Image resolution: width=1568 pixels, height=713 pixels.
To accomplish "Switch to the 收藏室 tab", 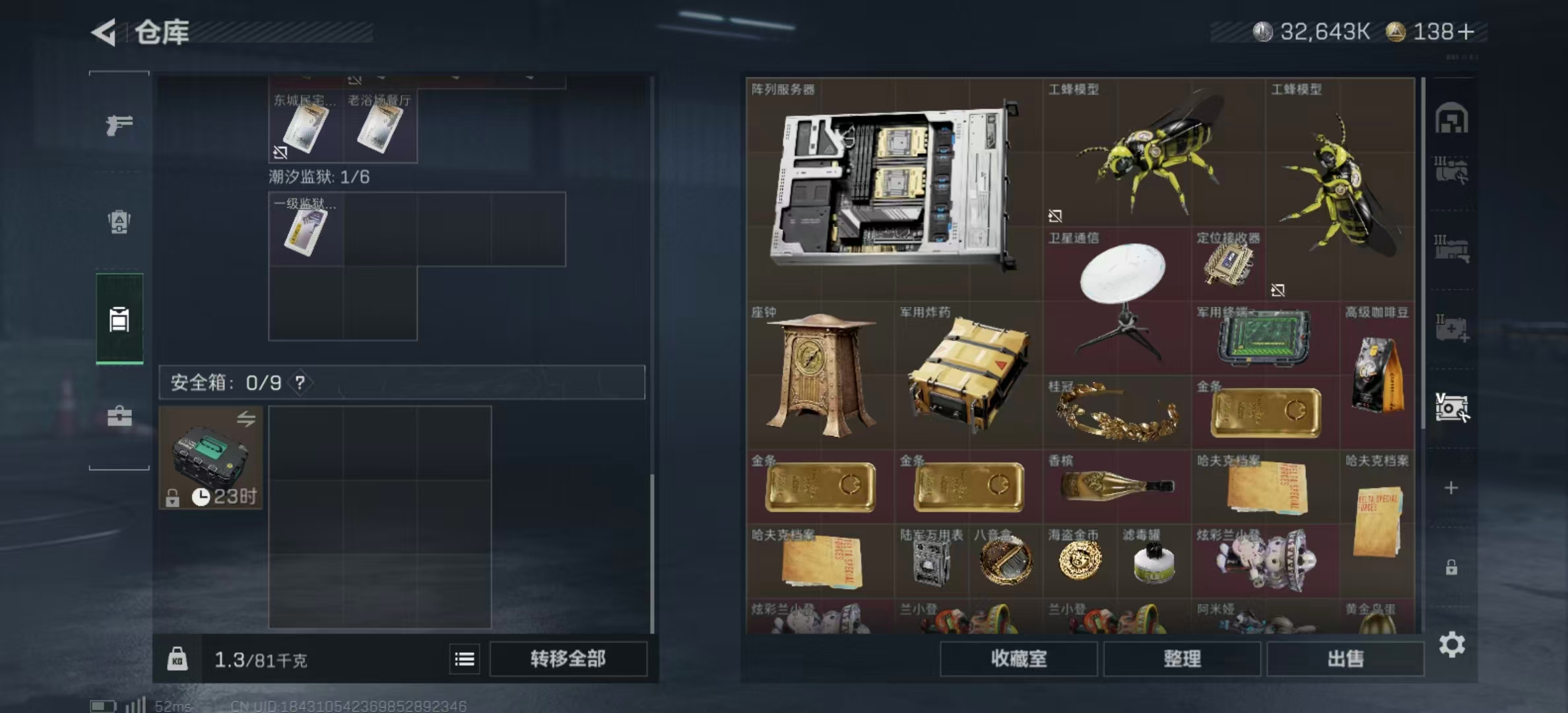I will [x=1019, y=659].
